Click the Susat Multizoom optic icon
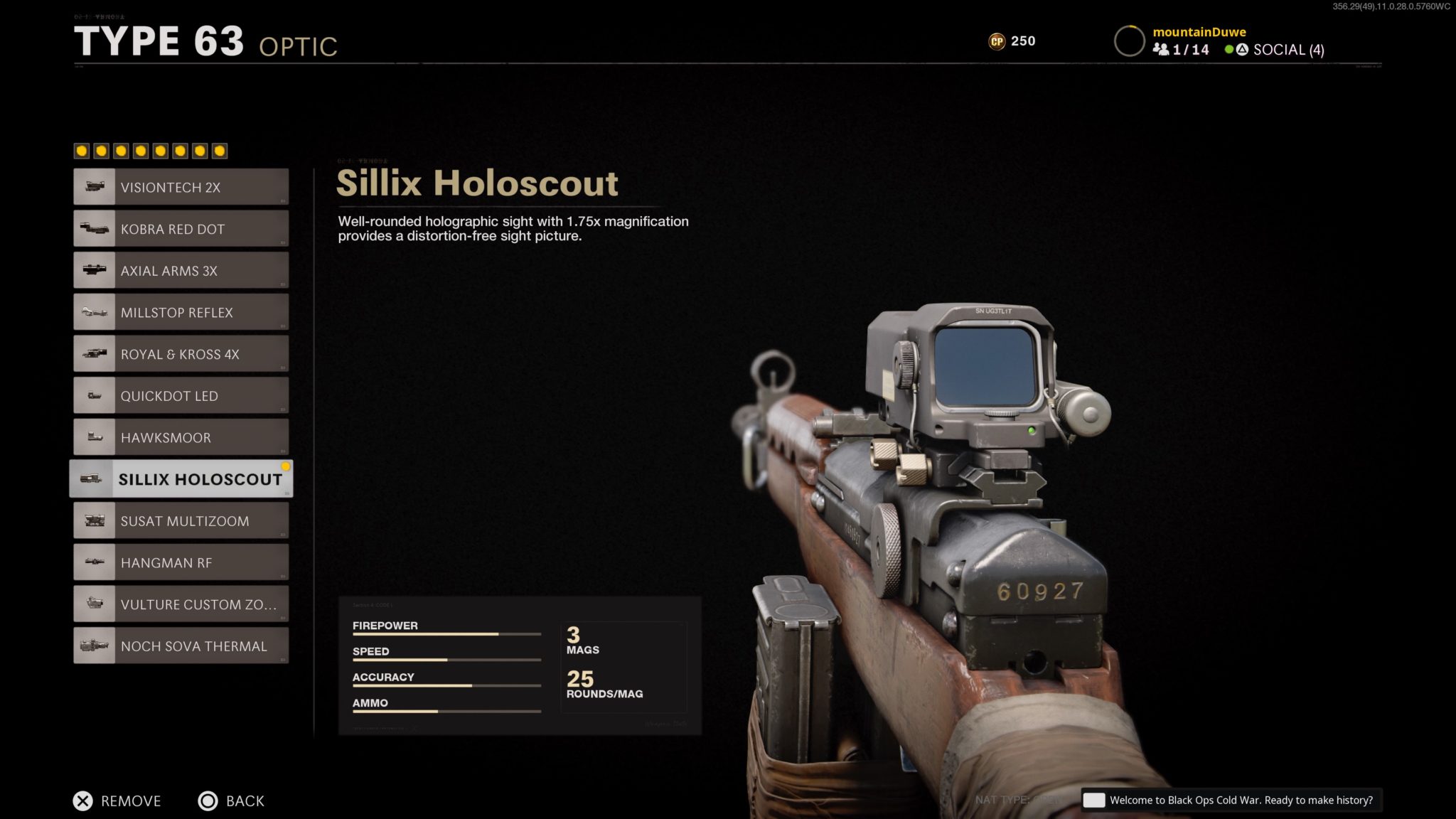 tap(94, 520)
